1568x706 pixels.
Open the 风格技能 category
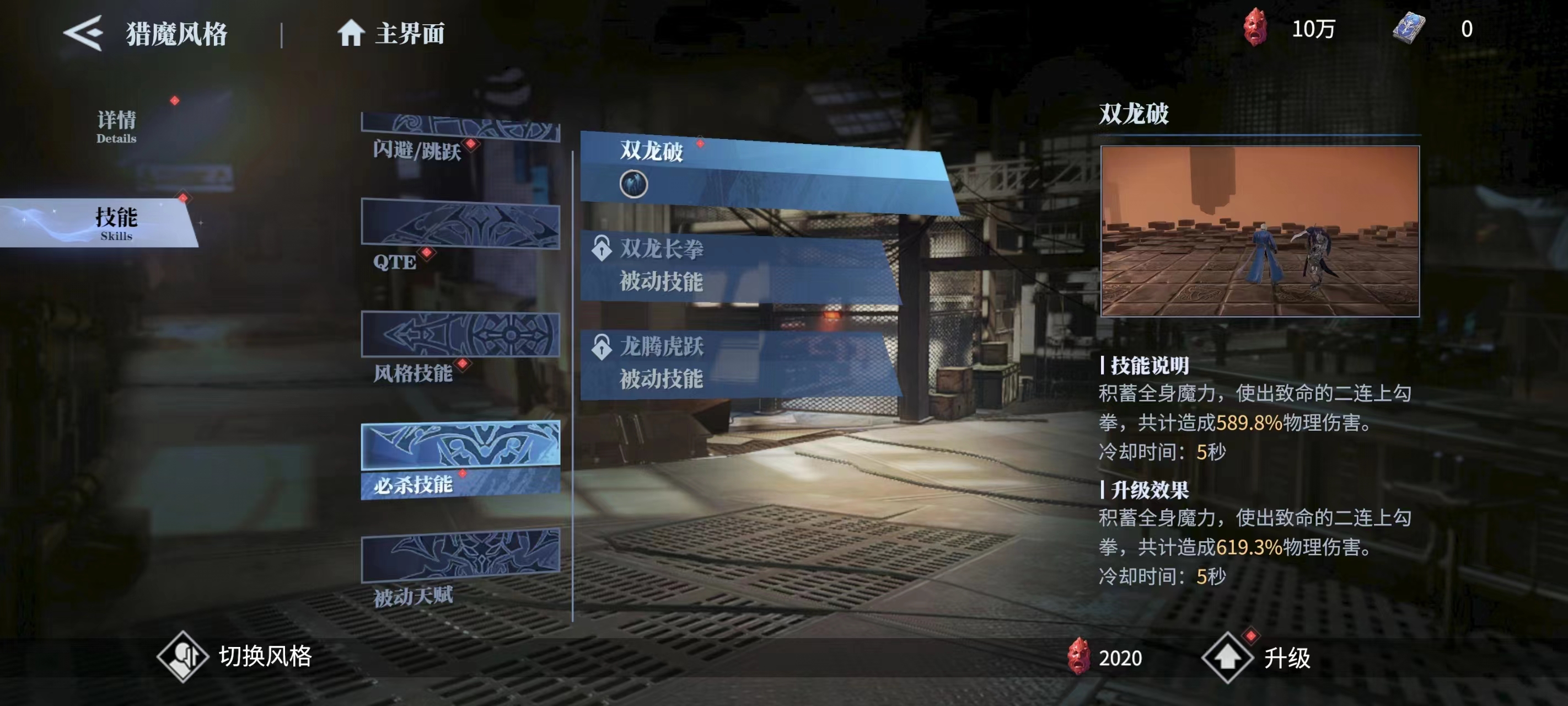tap(460, 345)
